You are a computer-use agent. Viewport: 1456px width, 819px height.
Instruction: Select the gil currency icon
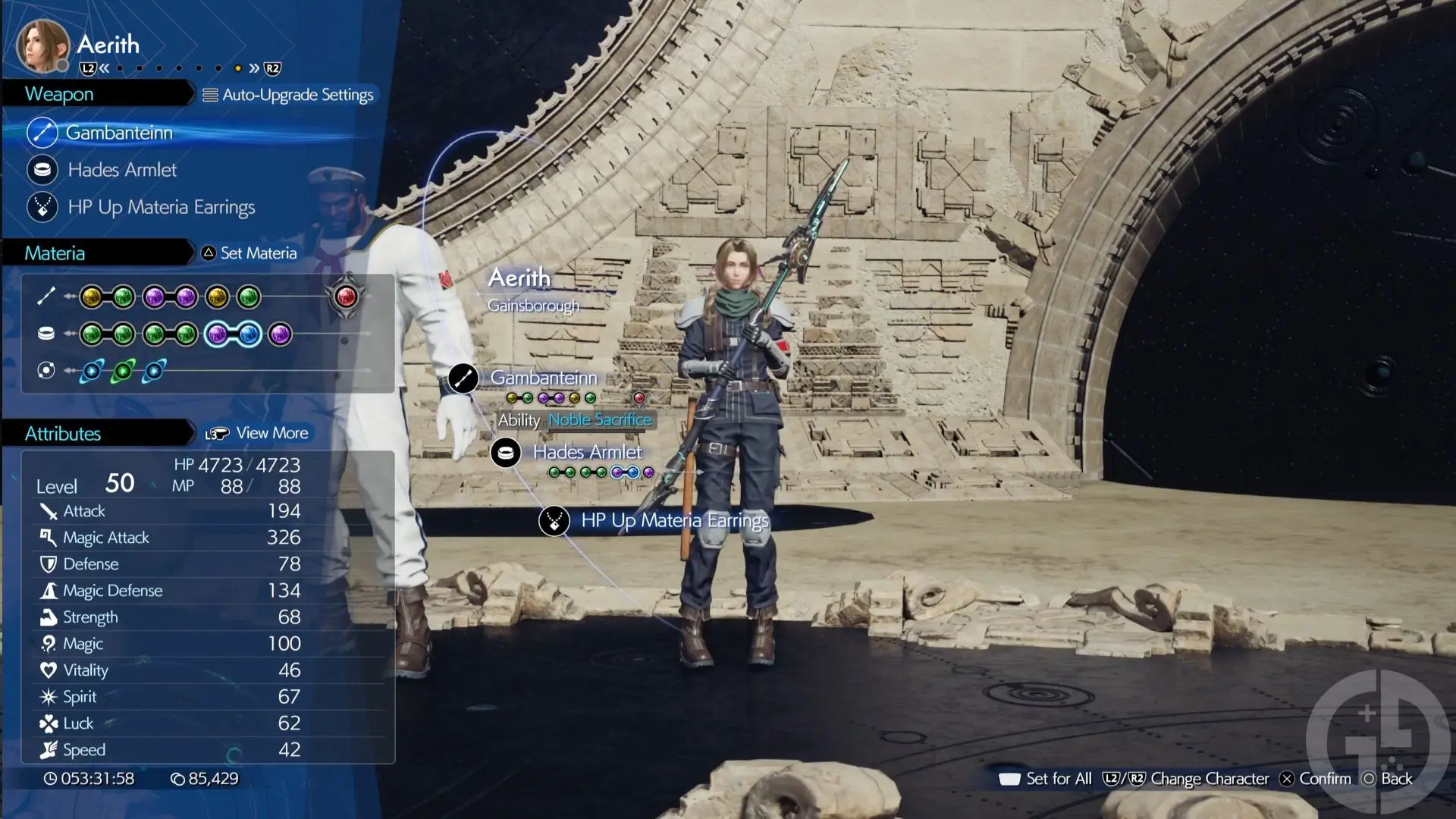[179, 778]
